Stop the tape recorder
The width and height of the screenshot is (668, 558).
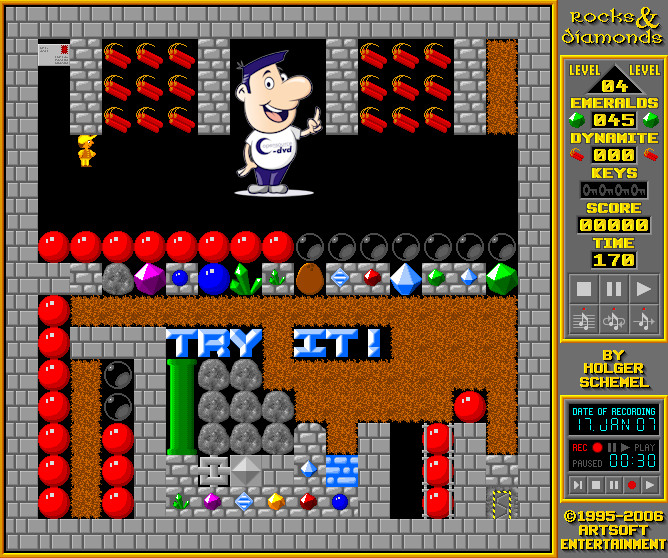click(x=595, y=485)
